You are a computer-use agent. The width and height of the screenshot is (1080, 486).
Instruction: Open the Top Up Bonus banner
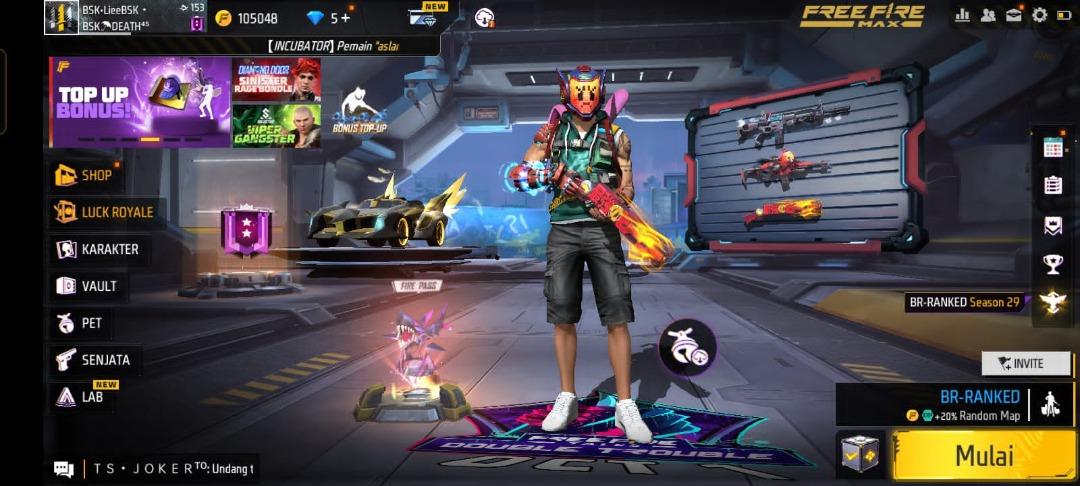[x=139, y=102]
